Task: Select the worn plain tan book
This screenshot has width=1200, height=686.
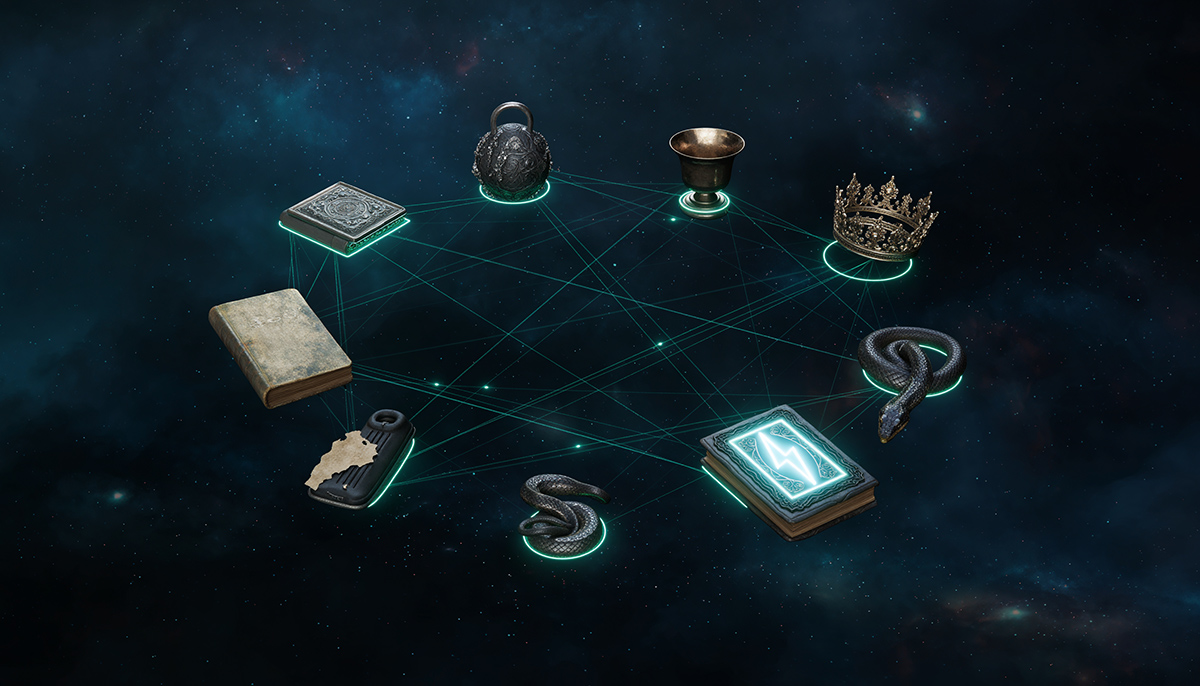Action: coord(279,345)
